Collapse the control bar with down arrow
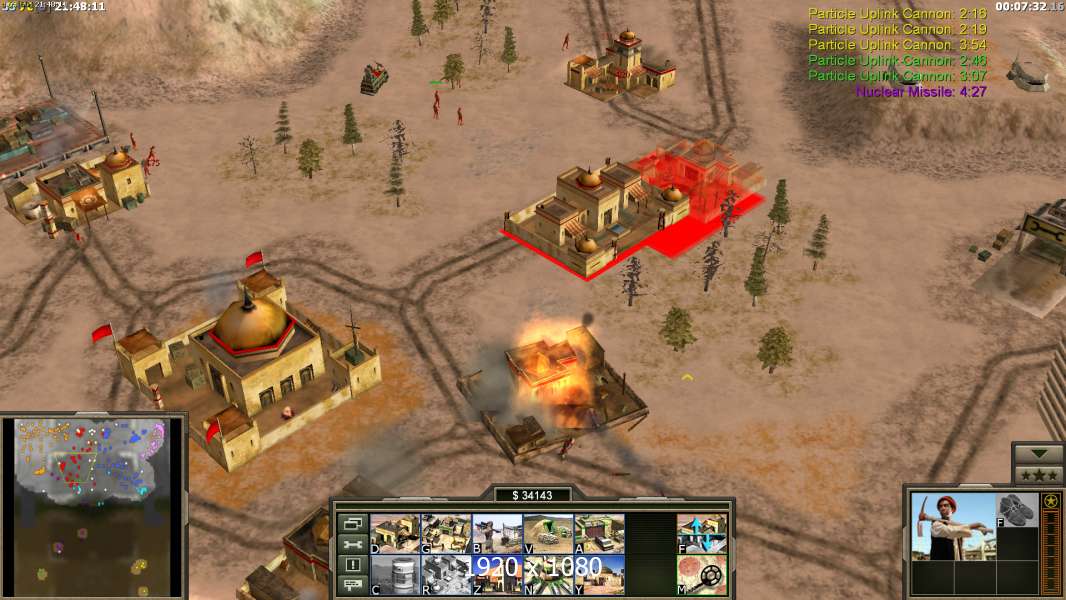The height and width of the screenshot is (600, 1066). pos(1038,454)
